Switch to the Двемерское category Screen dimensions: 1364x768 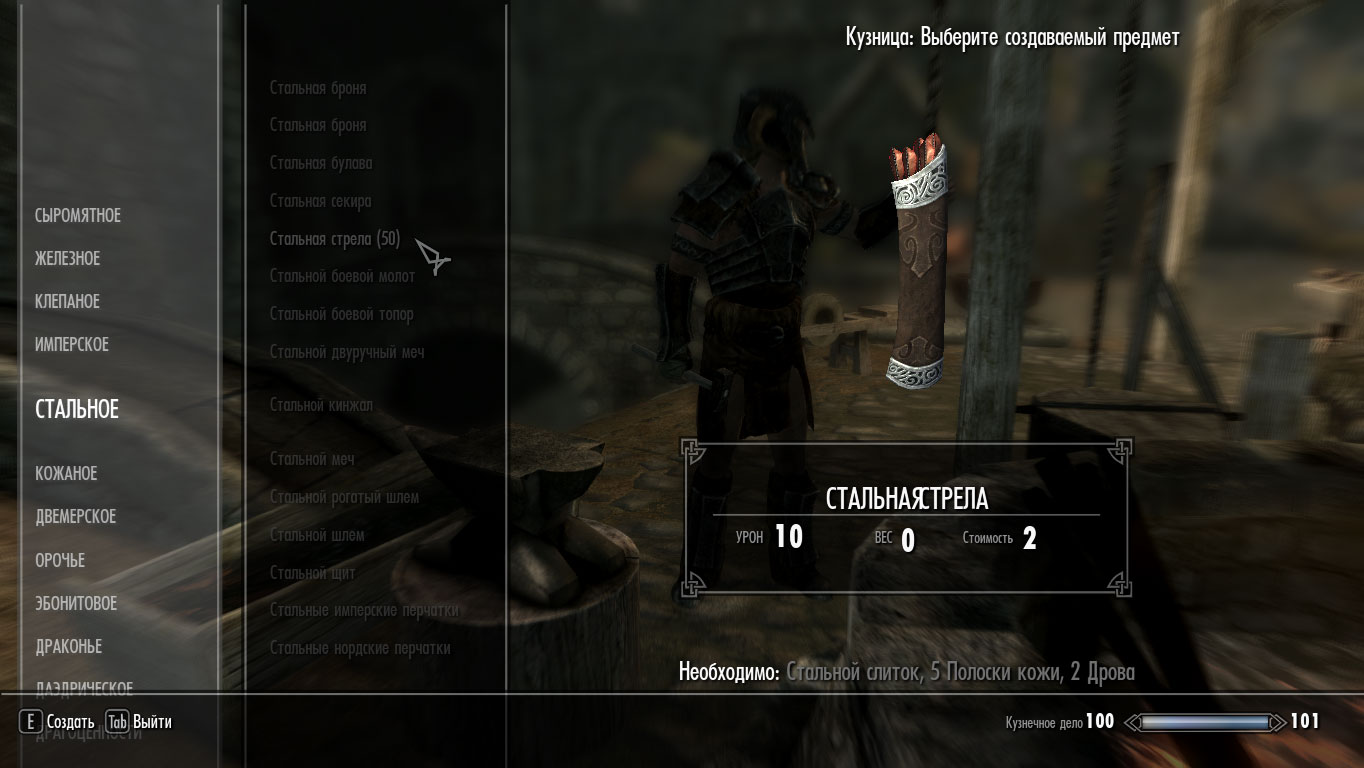(x=75, y=517)
